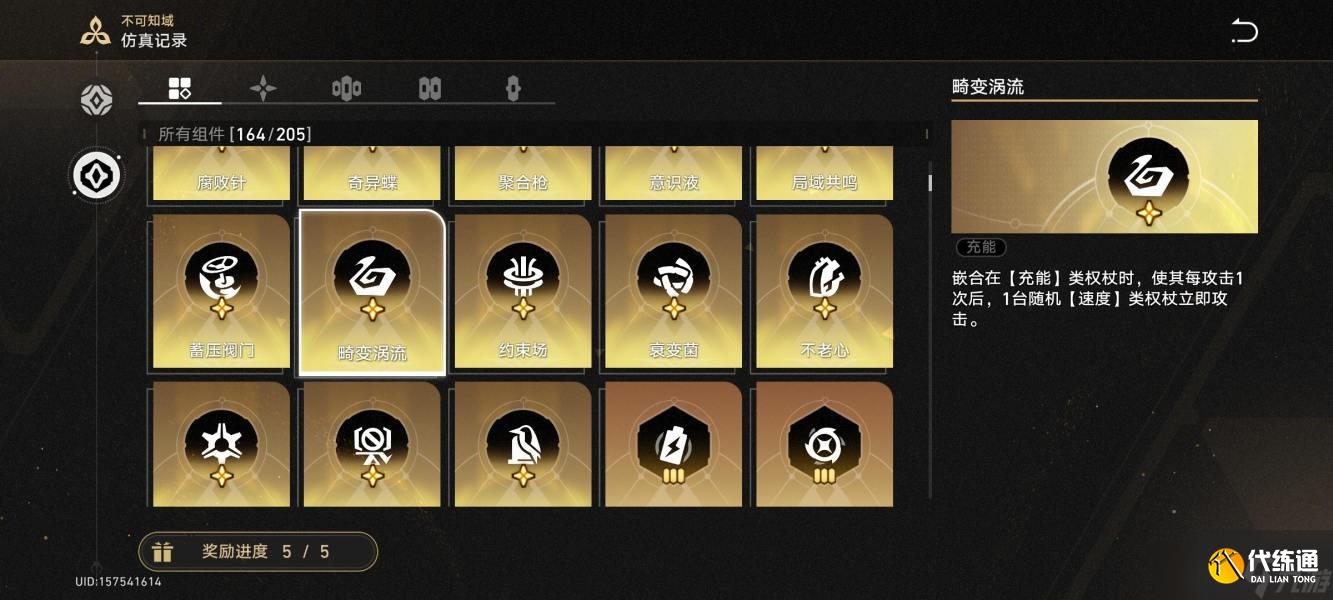Go back with the return arrow
Screen dimensions: 1333x600
click(x=1244, y=31)
